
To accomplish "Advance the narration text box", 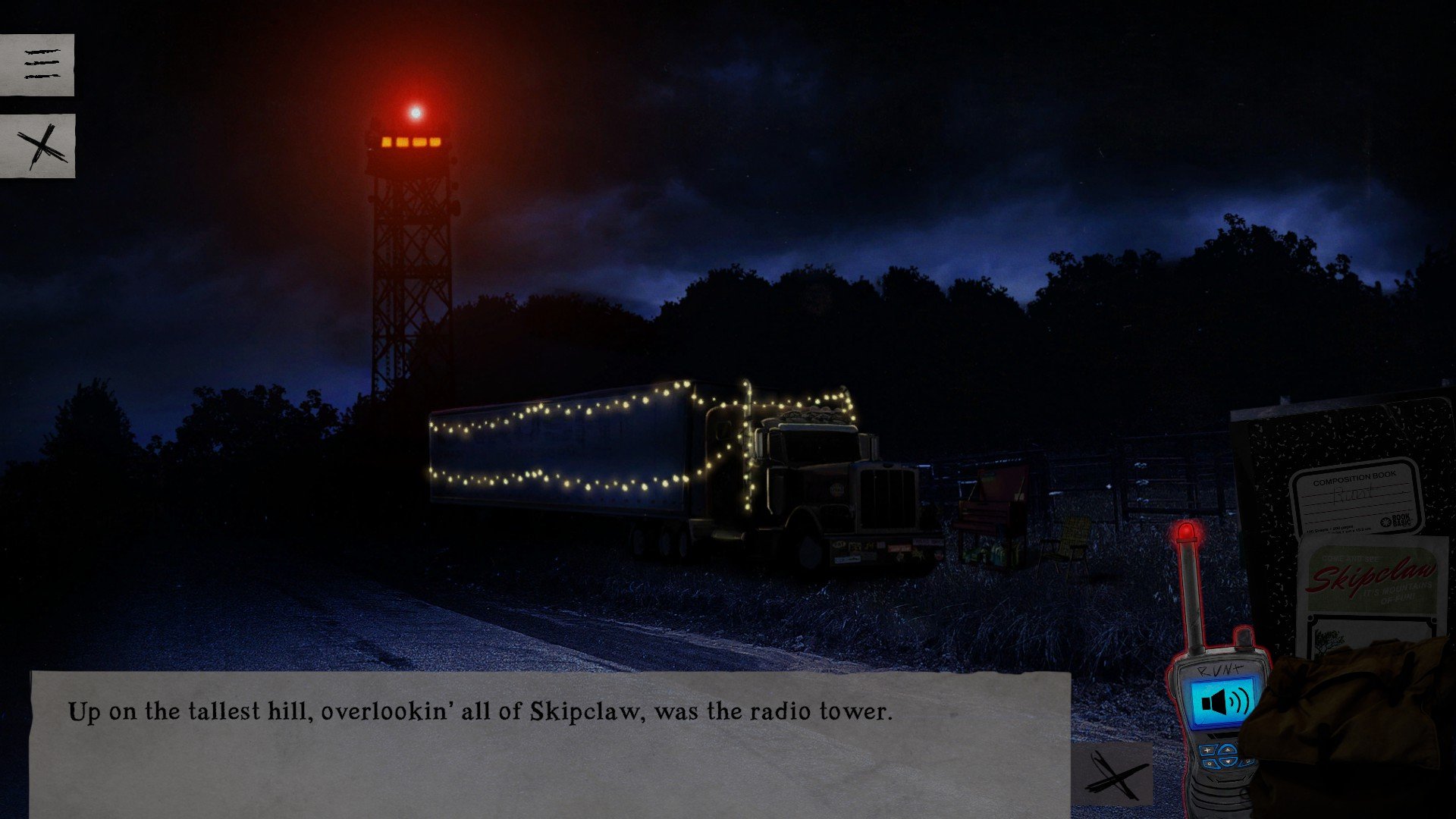I will click(550, 743).
